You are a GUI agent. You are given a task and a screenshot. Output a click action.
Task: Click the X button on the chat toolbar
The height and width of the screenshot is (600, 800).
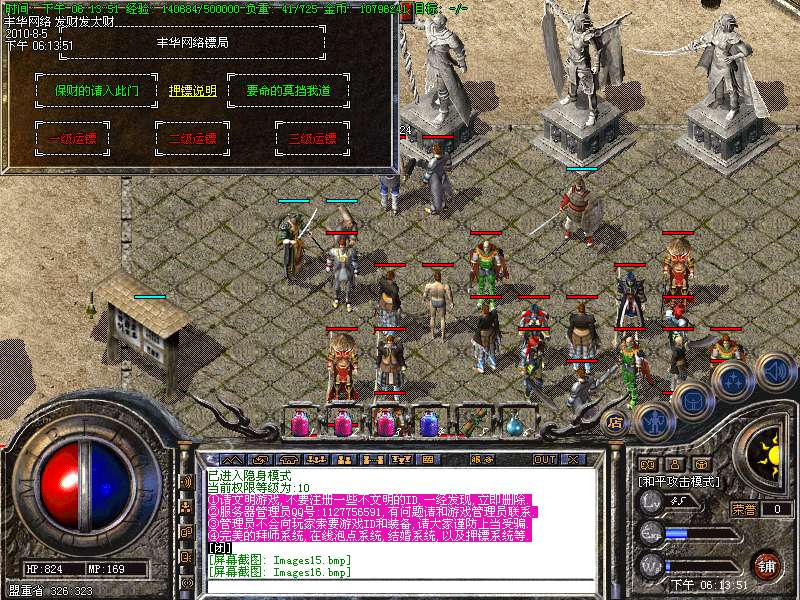point(574,459)
